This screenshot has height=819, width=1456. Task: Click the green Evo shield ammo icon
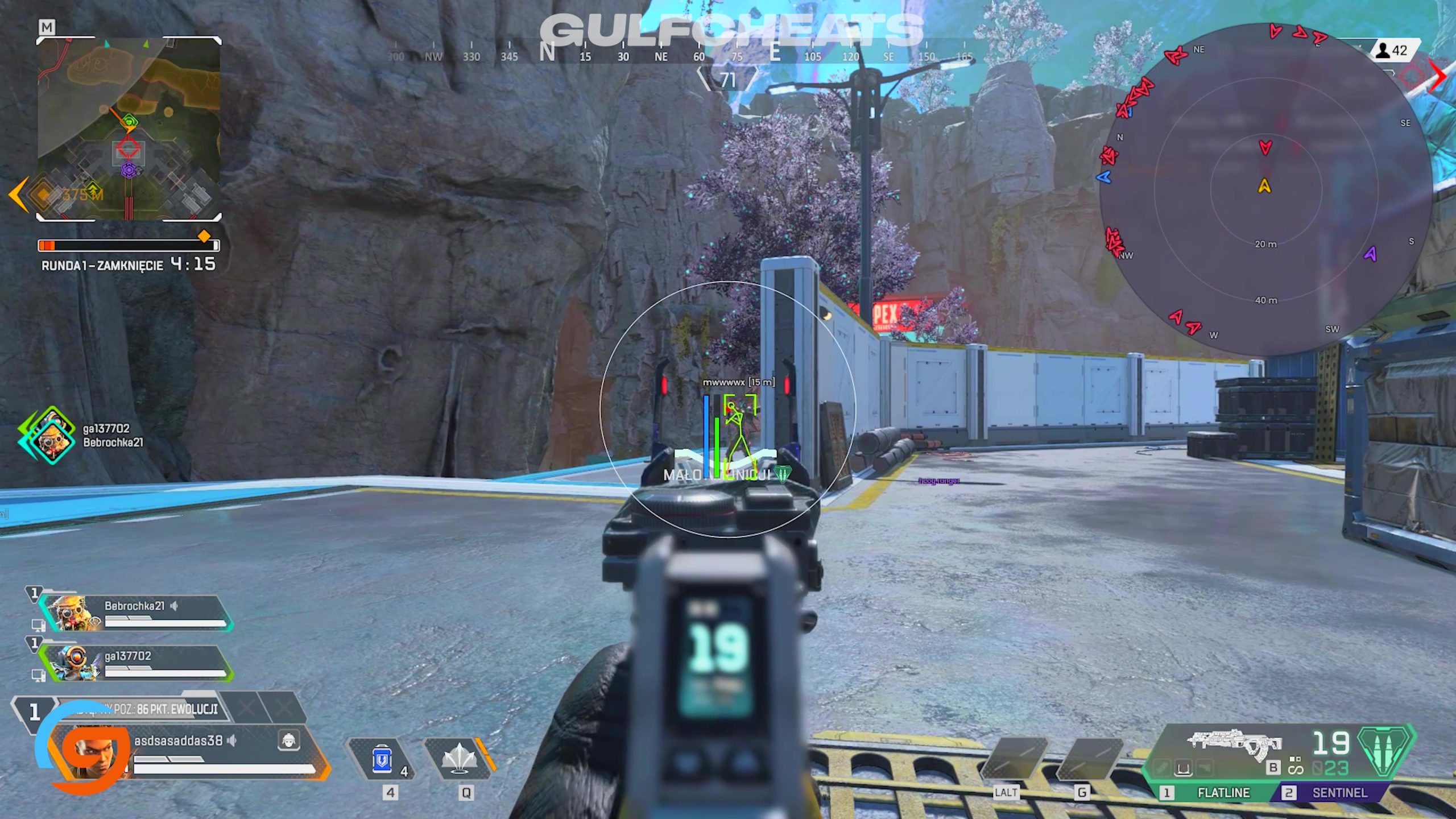coord(1383,752)
